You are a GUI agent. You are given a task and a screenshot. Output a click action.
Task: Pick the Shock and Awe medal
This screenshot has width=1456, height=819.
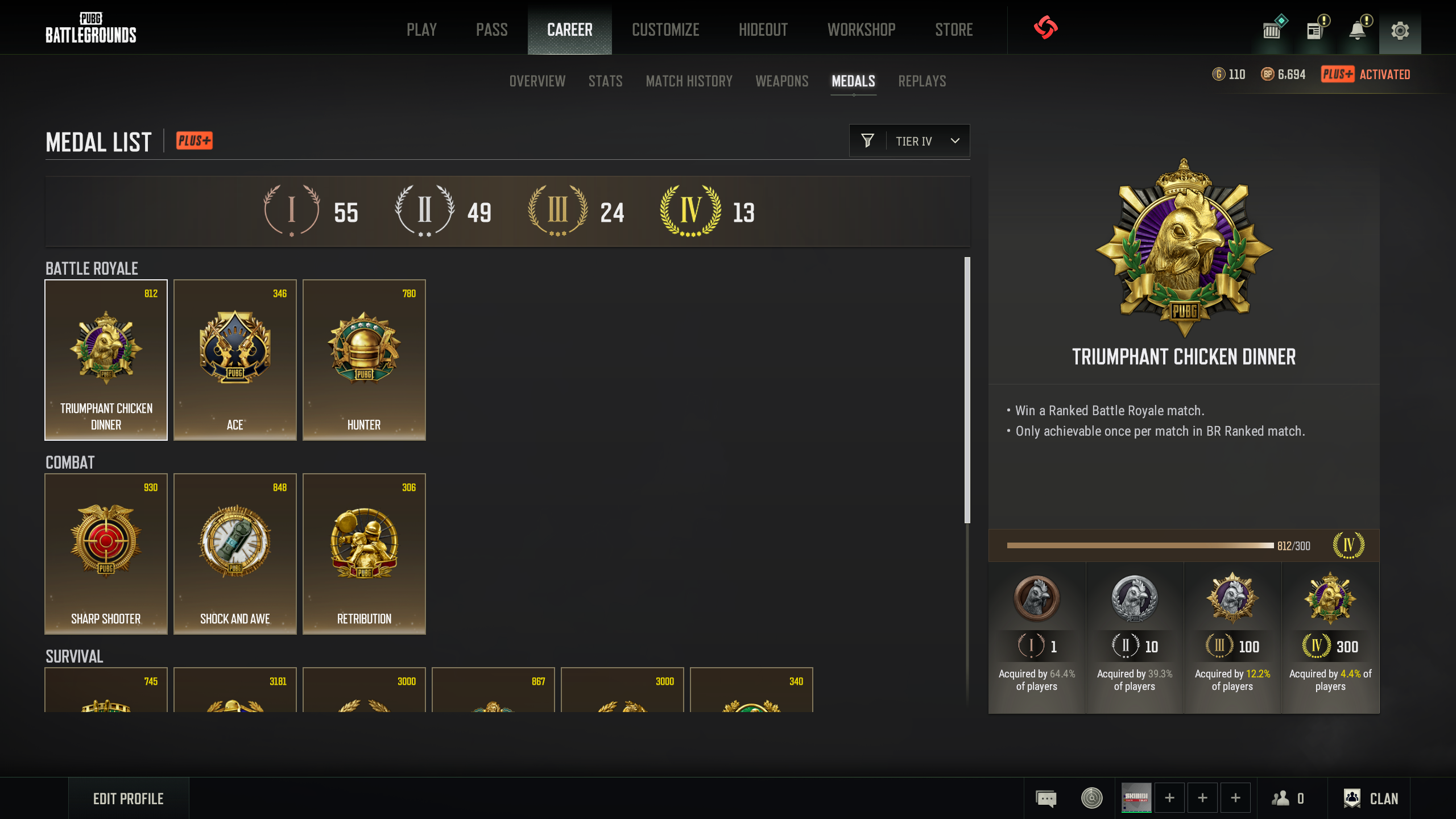(x=235, y=553)
